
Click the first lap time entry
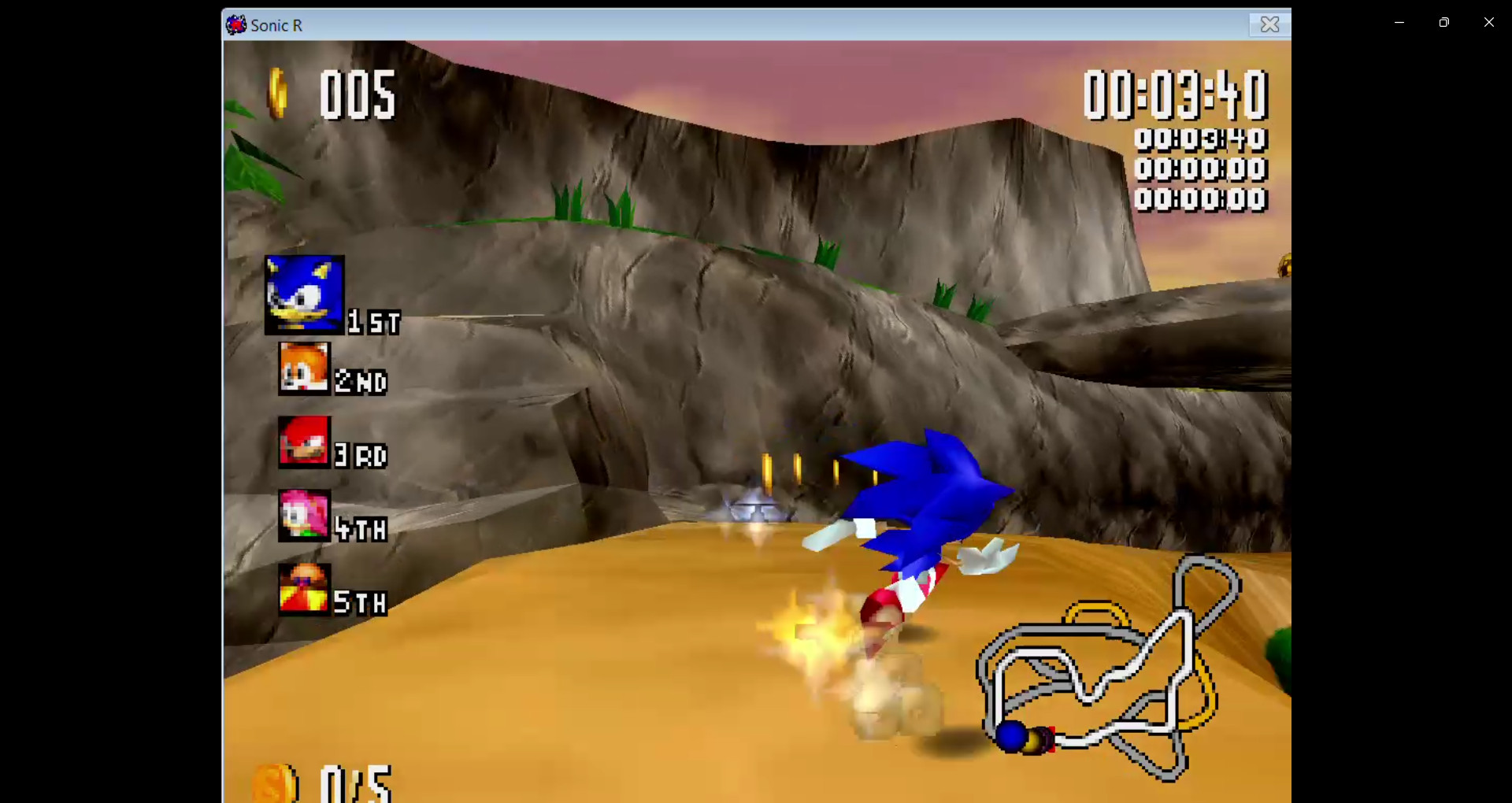point(1200,139)
